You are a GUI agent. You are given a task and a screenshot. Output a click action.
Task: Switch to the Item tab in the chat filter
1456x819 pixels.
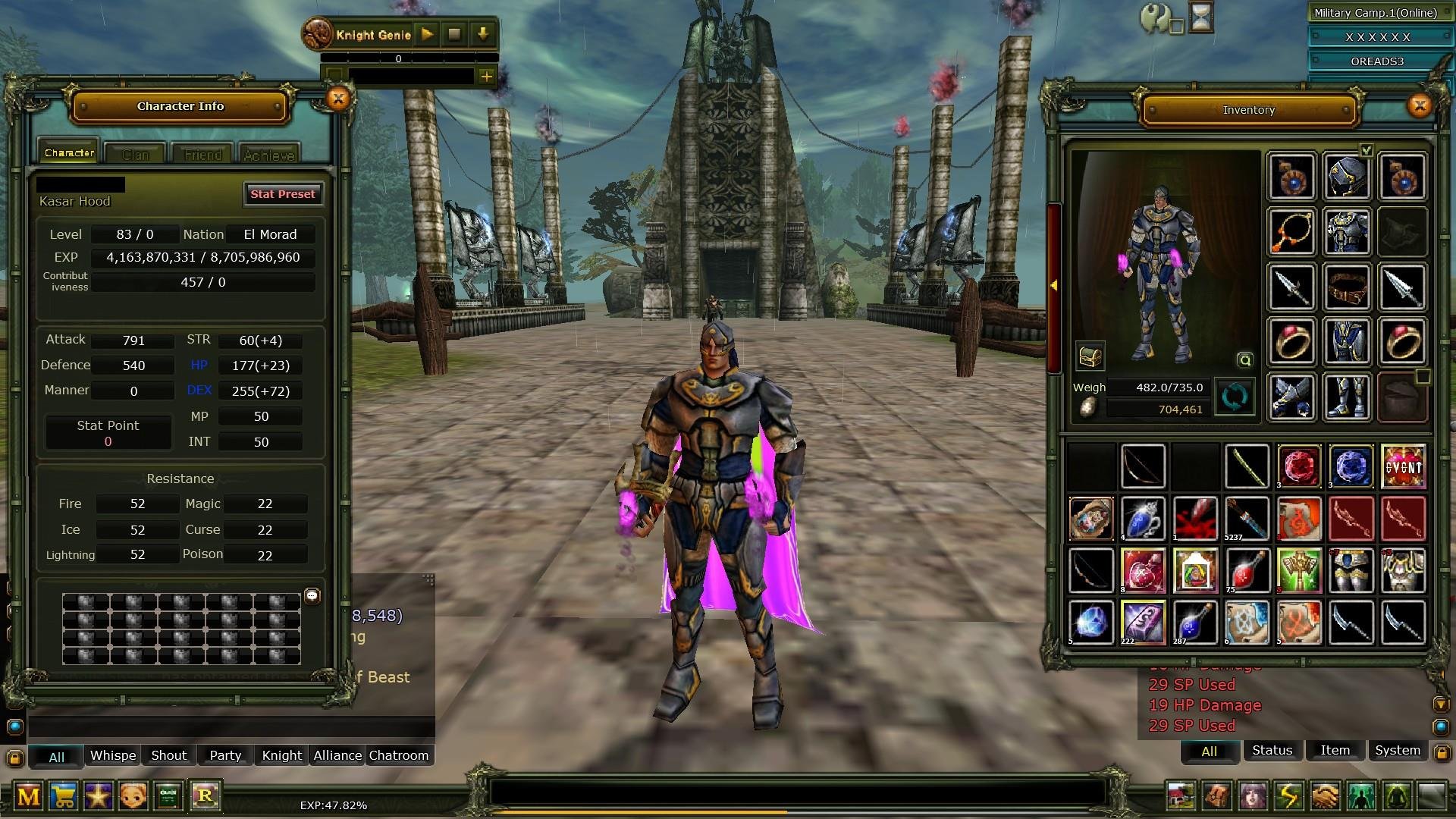coord(1334,751)
